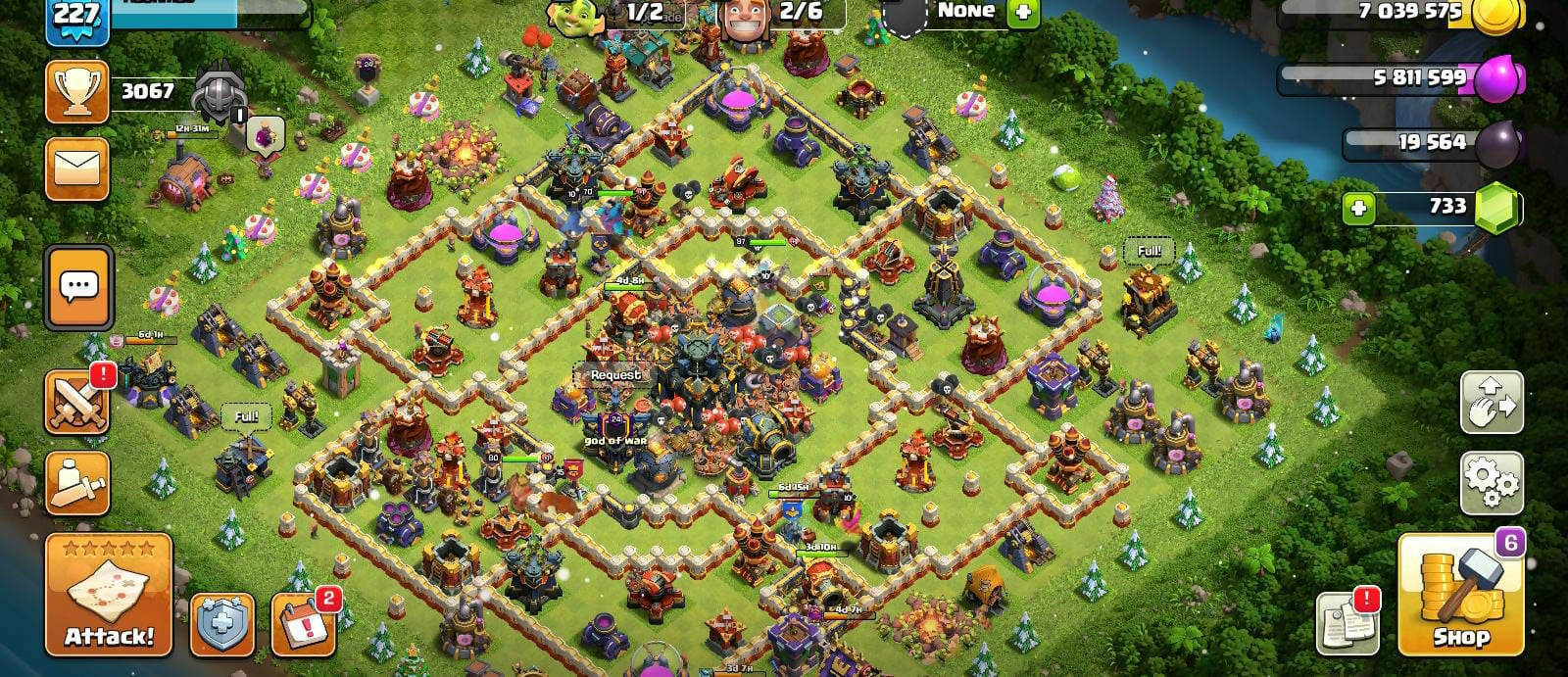Open the chat speech bubble panel

click(78, 287)
